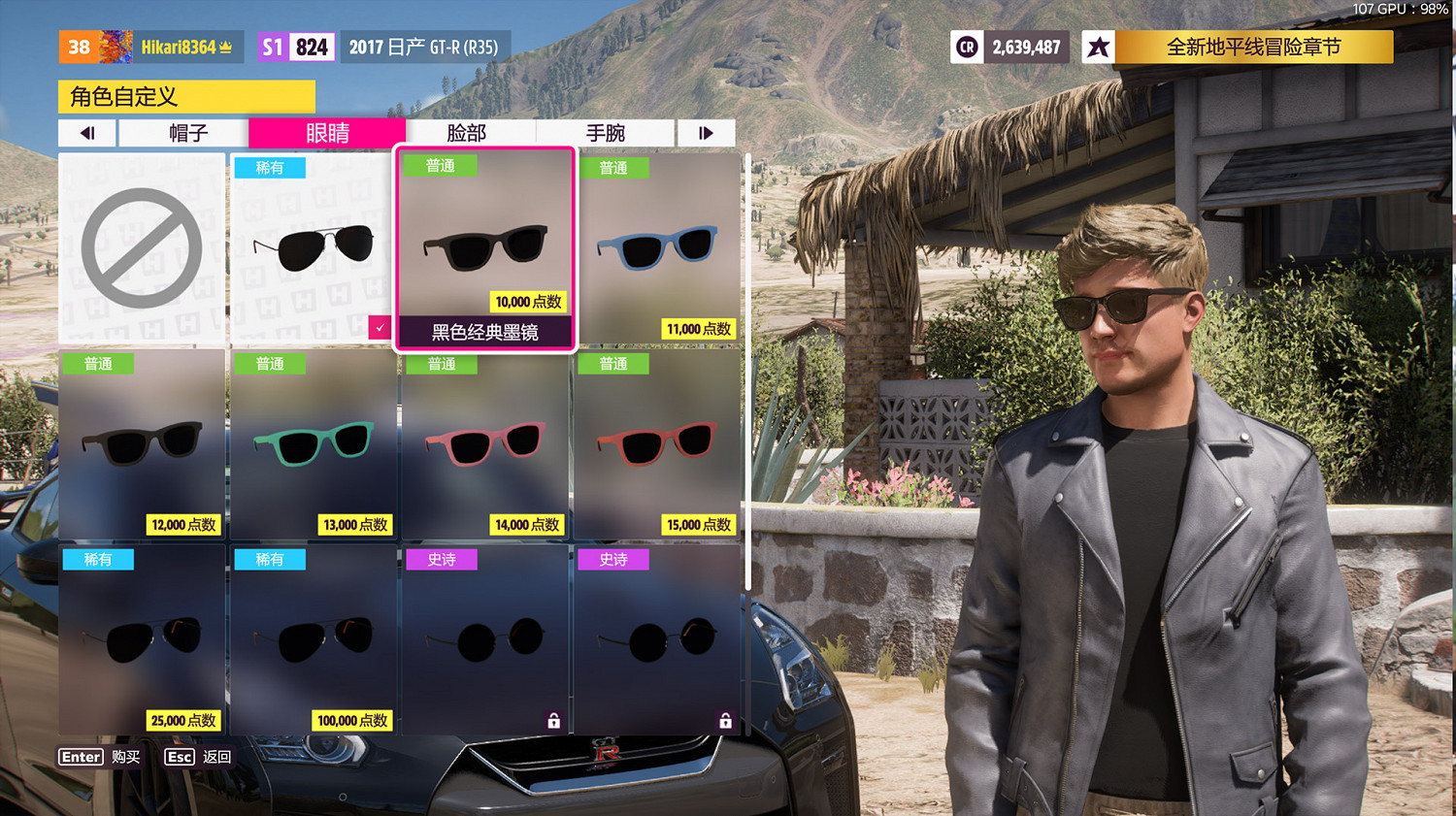Screen dimensions: 1456x816
Task: Click the left arrow tab scroller
Action: pos(87,133)
